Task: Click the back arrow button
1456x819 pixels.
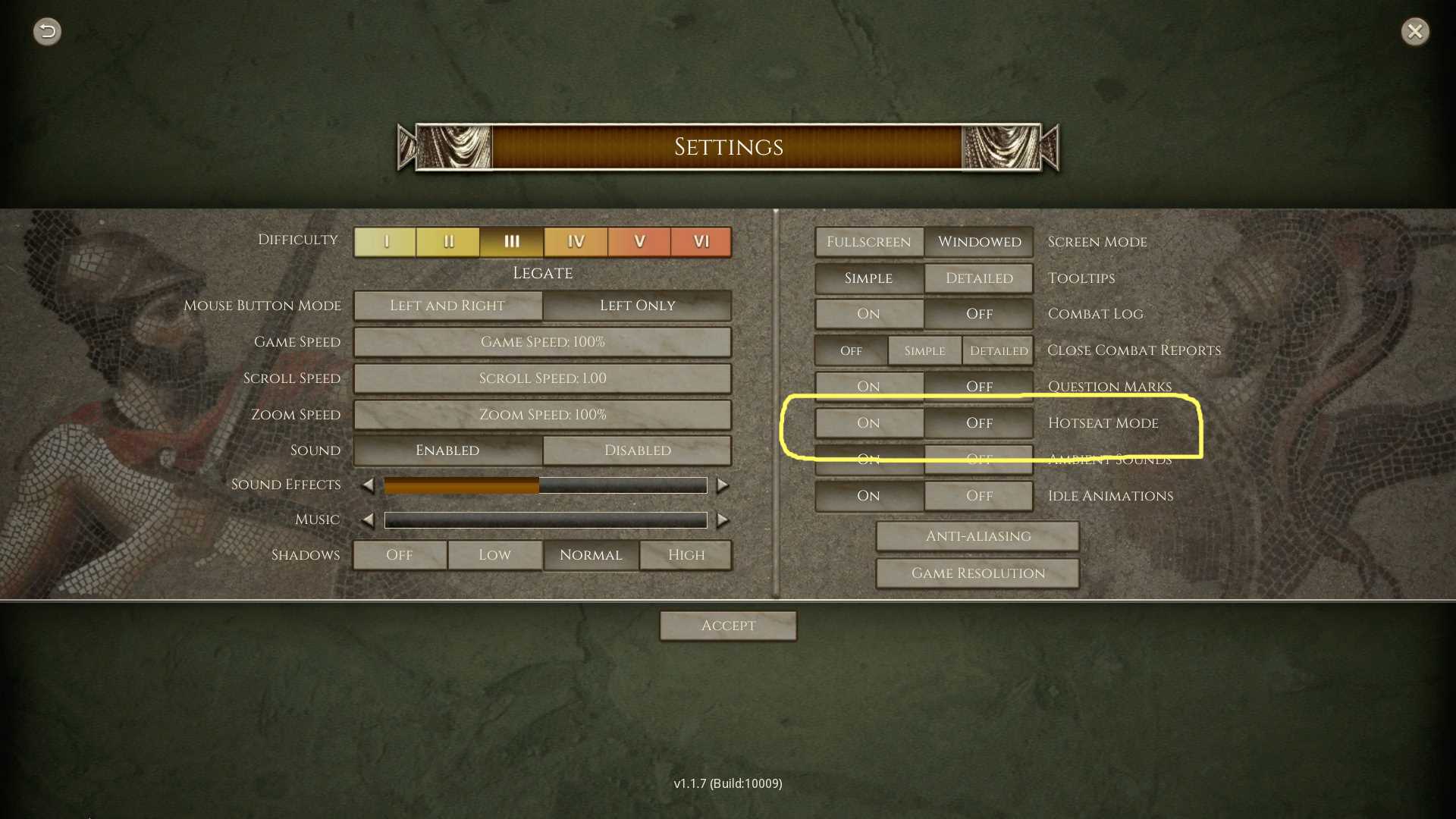Action: click(x=47, y=31)
